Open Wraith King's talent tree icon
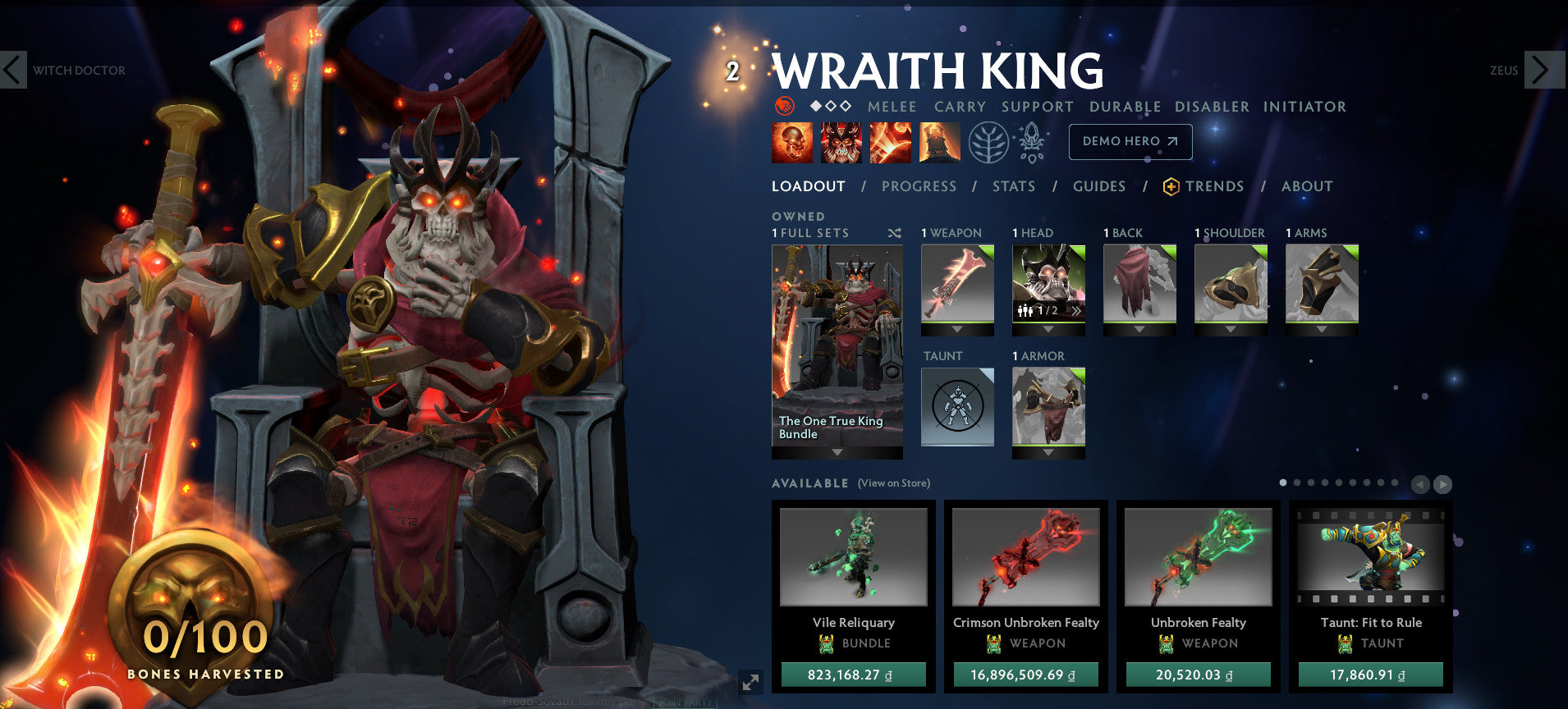Screen dimensions: 1568x709 click(990, 141)
